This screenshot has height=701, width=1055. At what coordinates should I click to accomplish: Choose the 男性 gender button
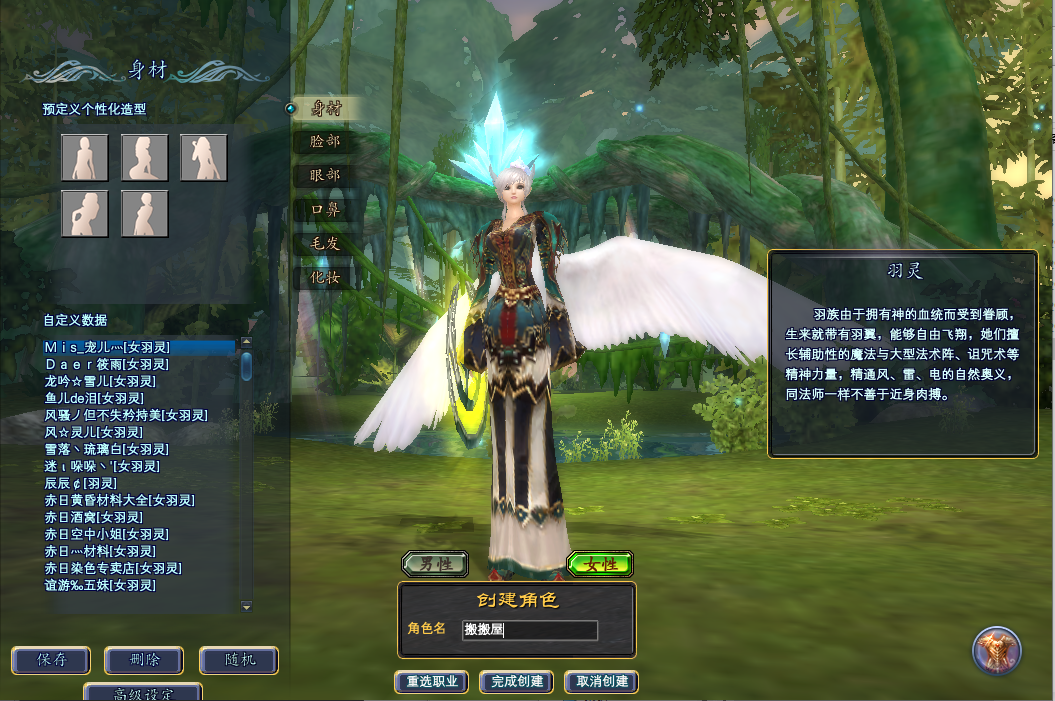pos(435,564)
